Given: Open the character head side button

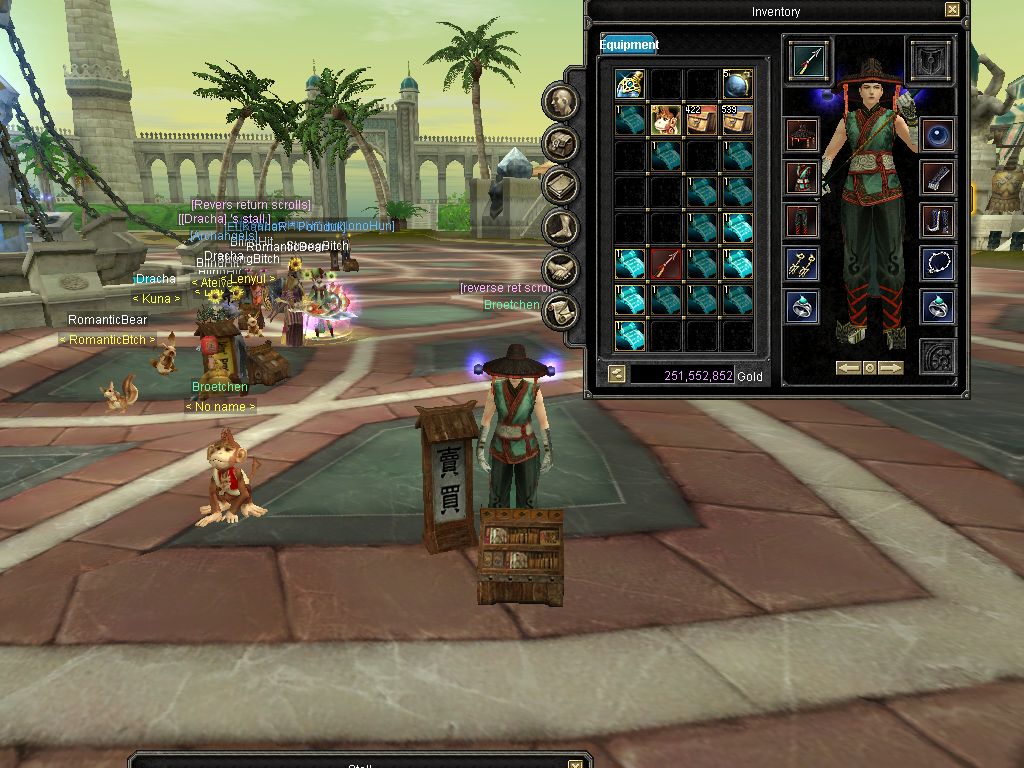Looking at the screenshot, I should point(563,101).
